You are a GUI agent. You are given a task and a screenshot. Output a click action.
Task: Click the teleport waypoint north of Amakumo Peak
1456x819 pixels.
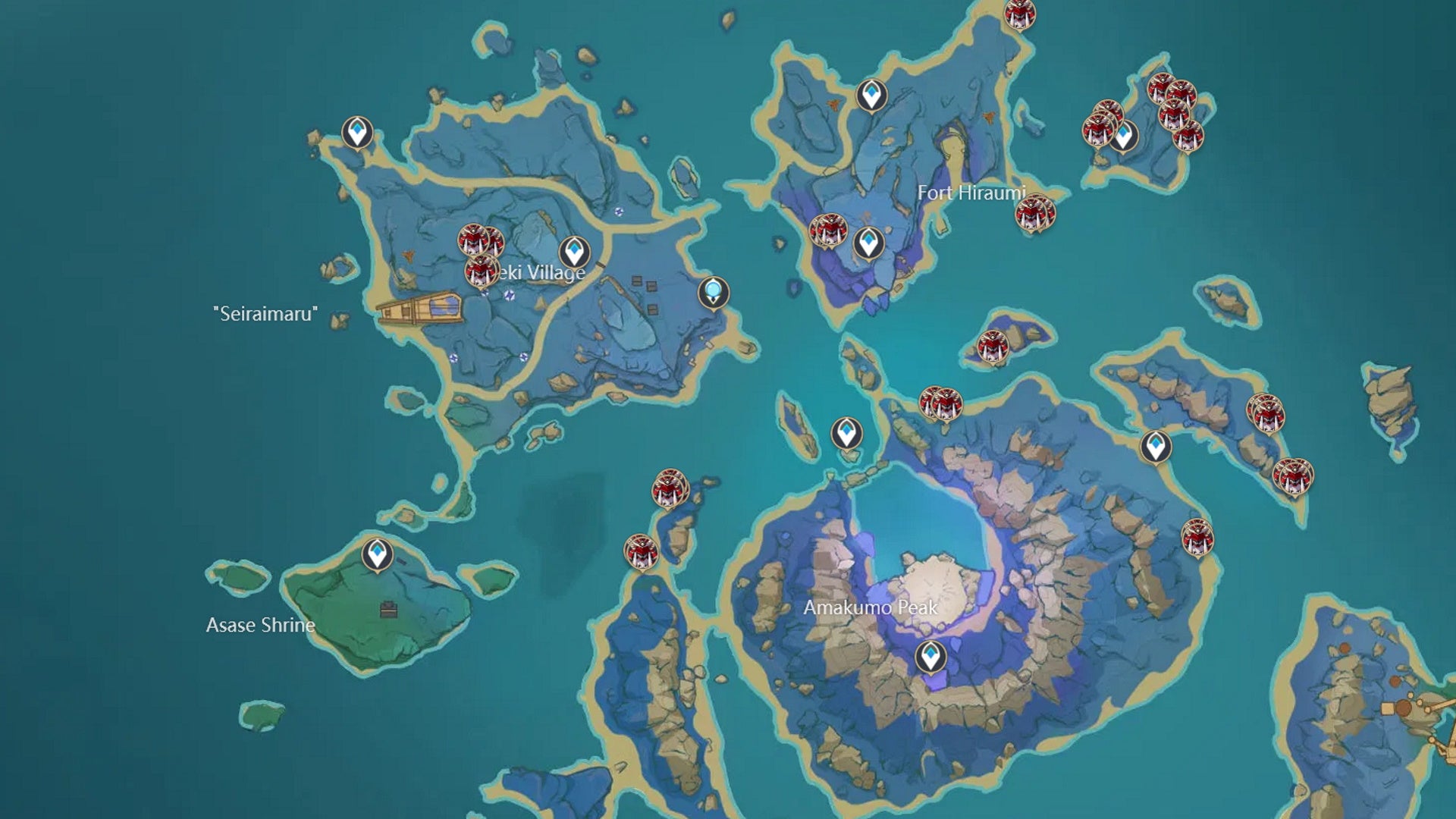pos(847,432)
